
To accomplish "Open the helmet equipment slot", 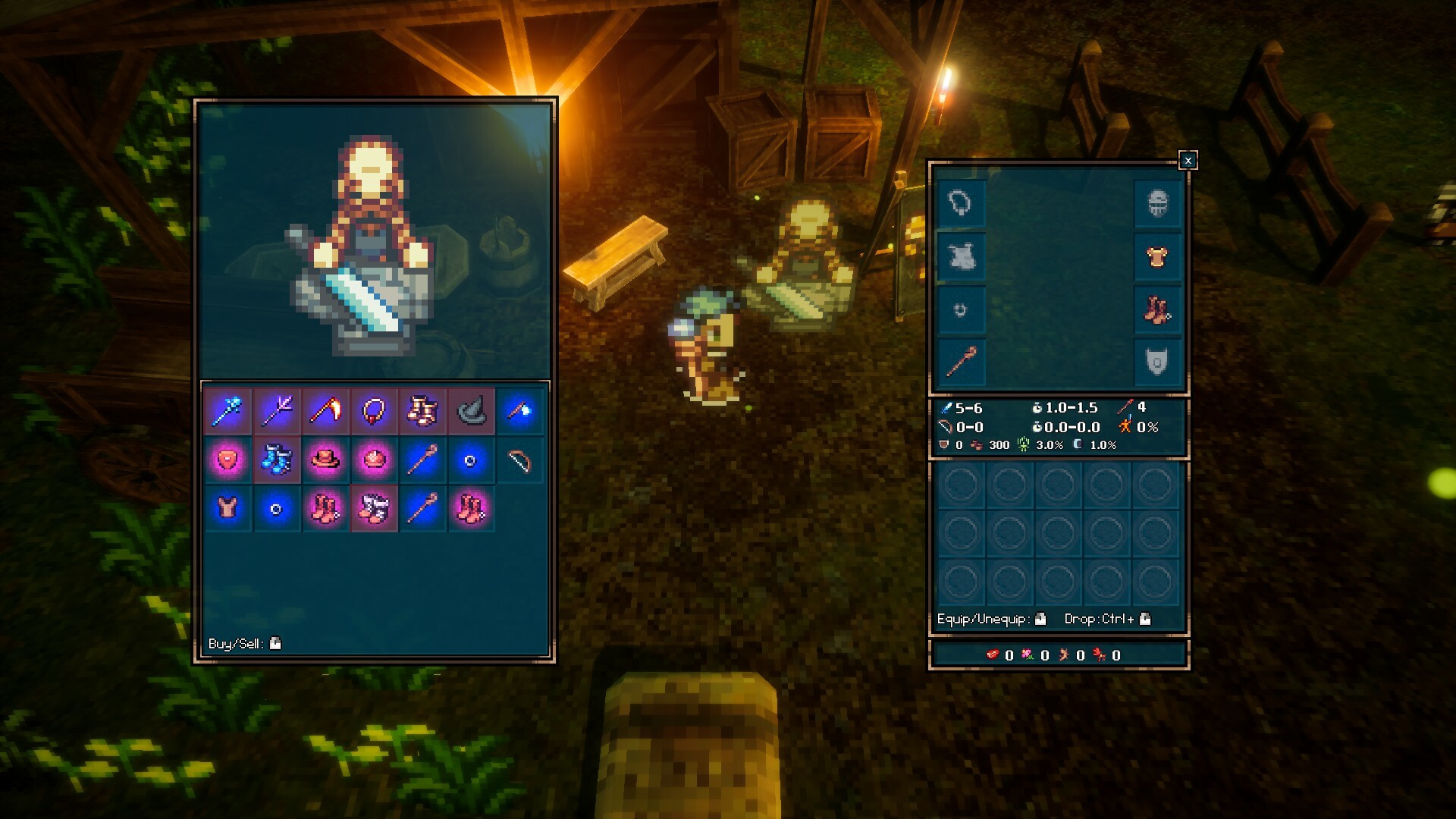I will point(1156,202).
